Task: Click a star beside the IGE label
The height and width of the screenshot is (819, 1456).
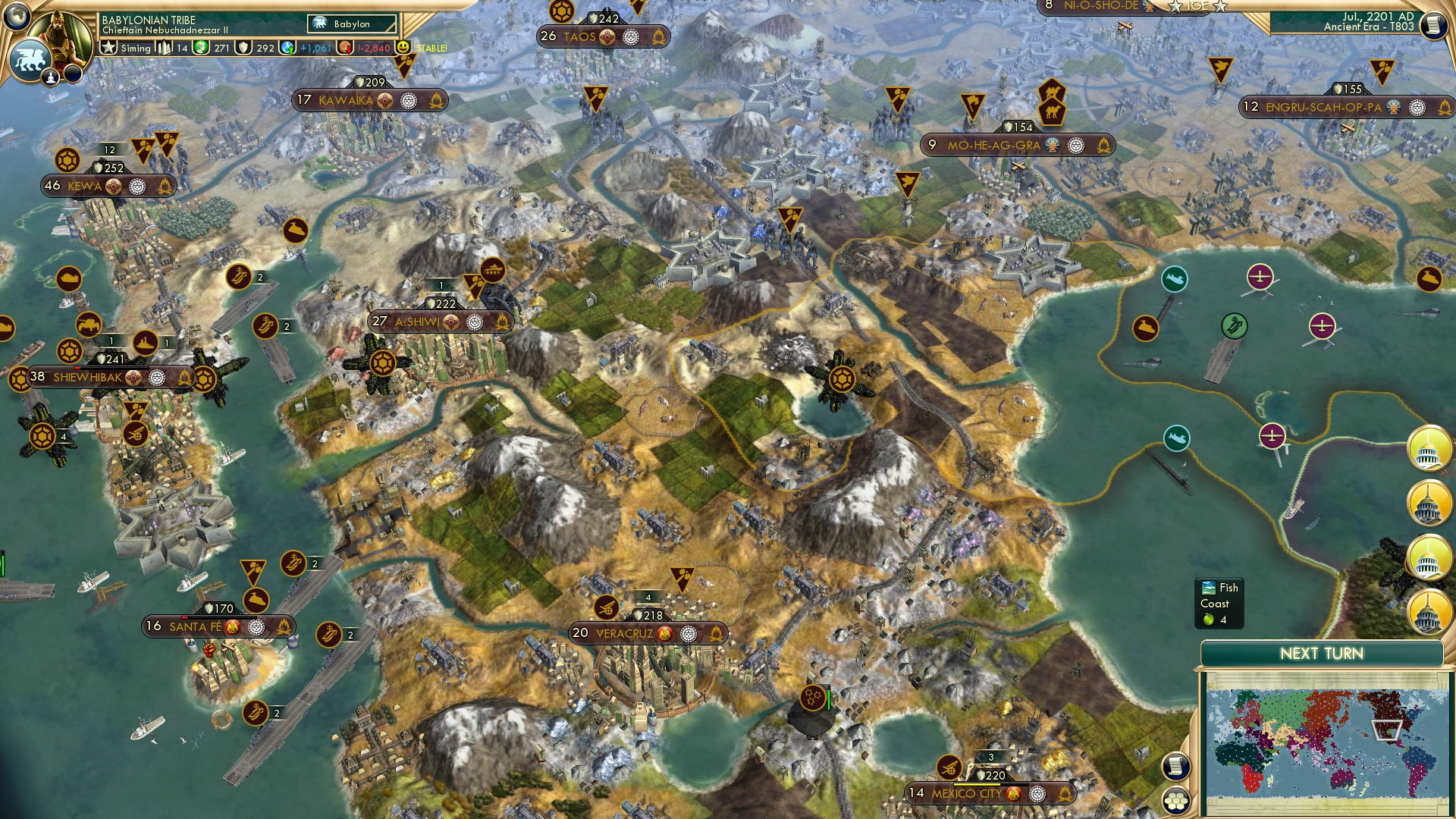Action: [1175, 7]
